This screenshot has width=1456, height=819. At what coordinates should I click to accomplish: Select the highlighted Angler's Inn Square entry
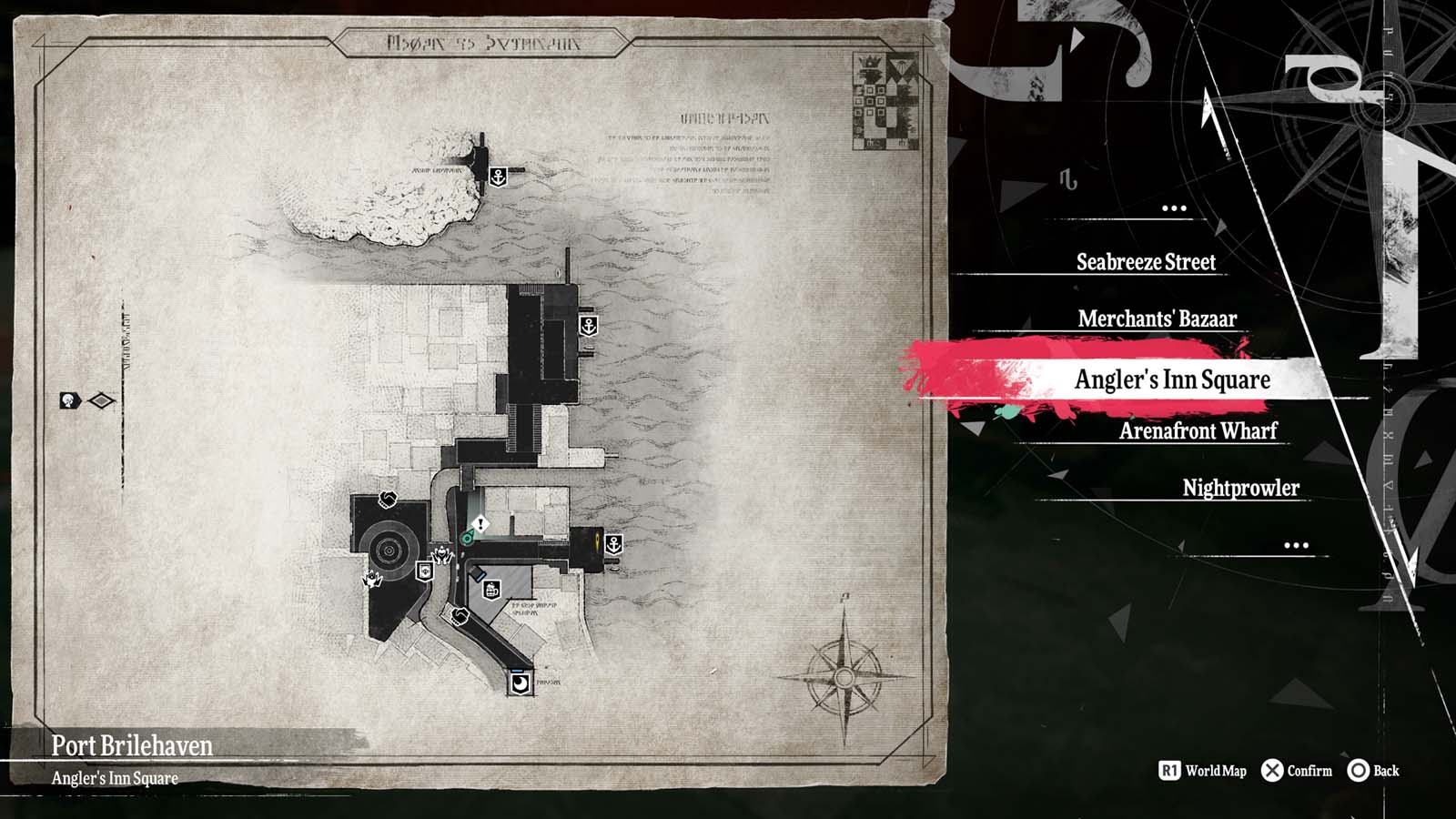pyautogui.click(x=1174, y=379)
